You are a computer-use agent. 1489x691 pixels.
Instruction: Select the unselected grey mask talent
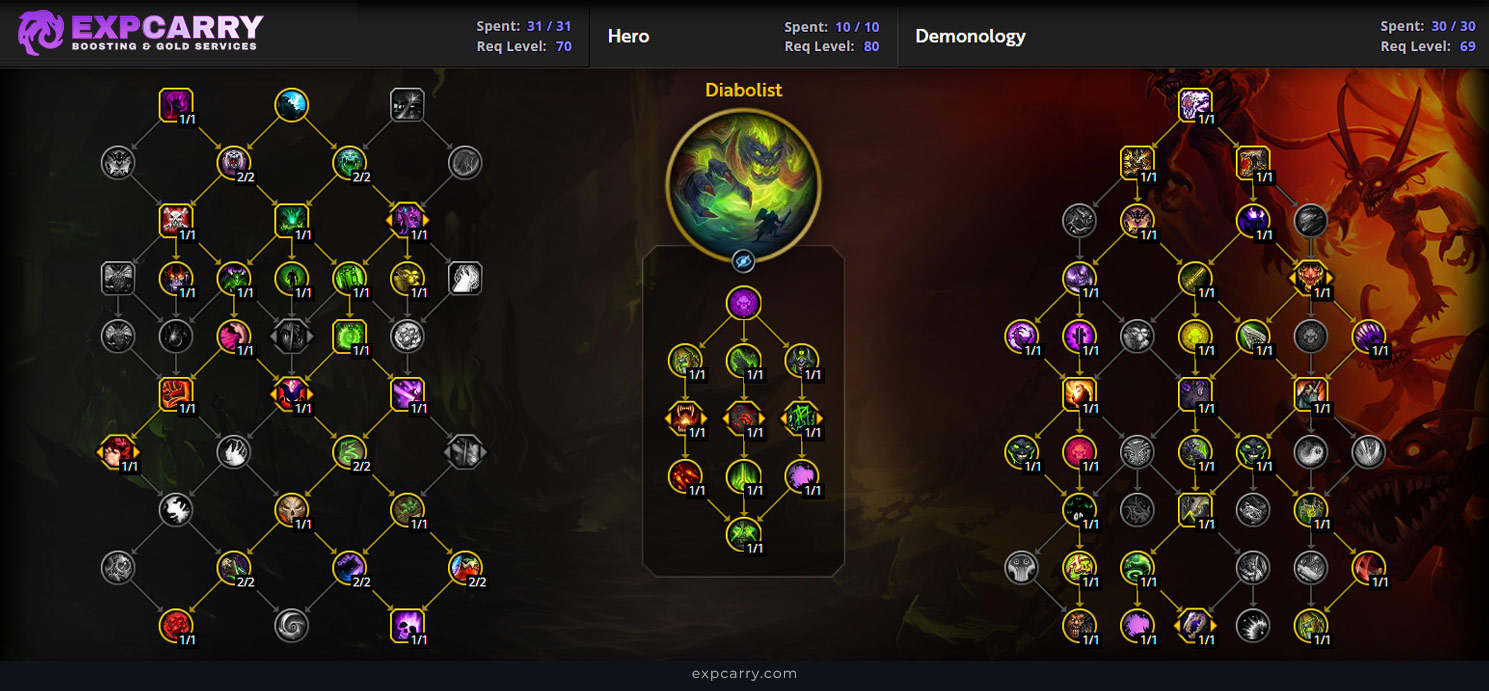tap(1022, 568)
